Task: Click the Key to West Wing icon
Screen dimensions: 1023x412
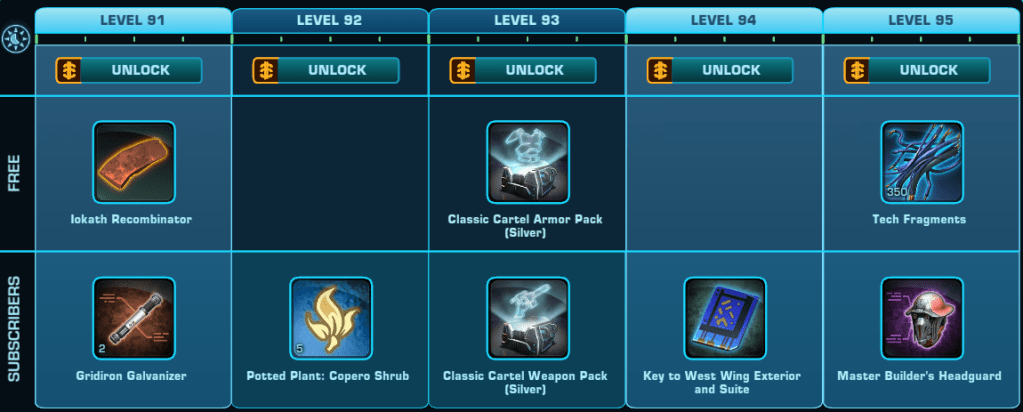Action: pyautogui.click(x=725, y=318)
